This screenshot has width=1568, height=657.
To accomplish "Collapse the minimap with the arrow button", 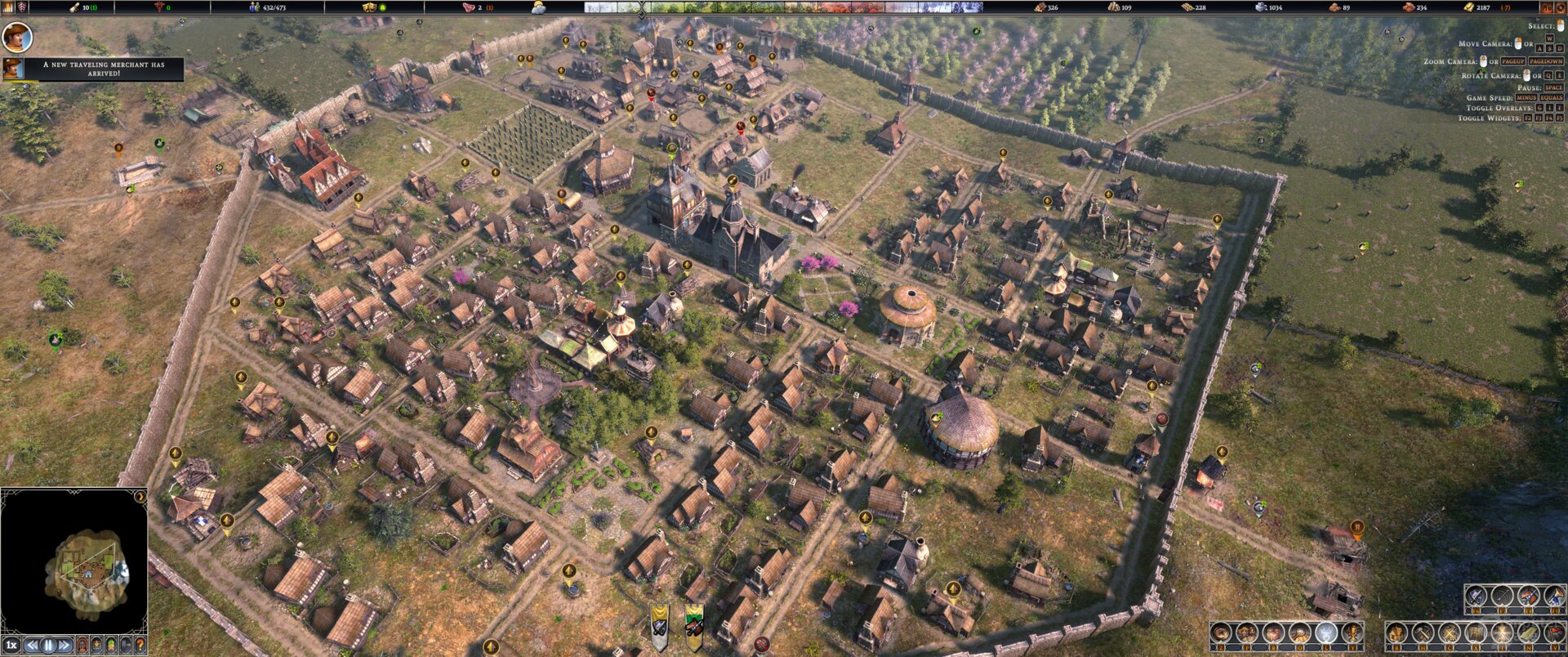I will (x=140, y=497).
